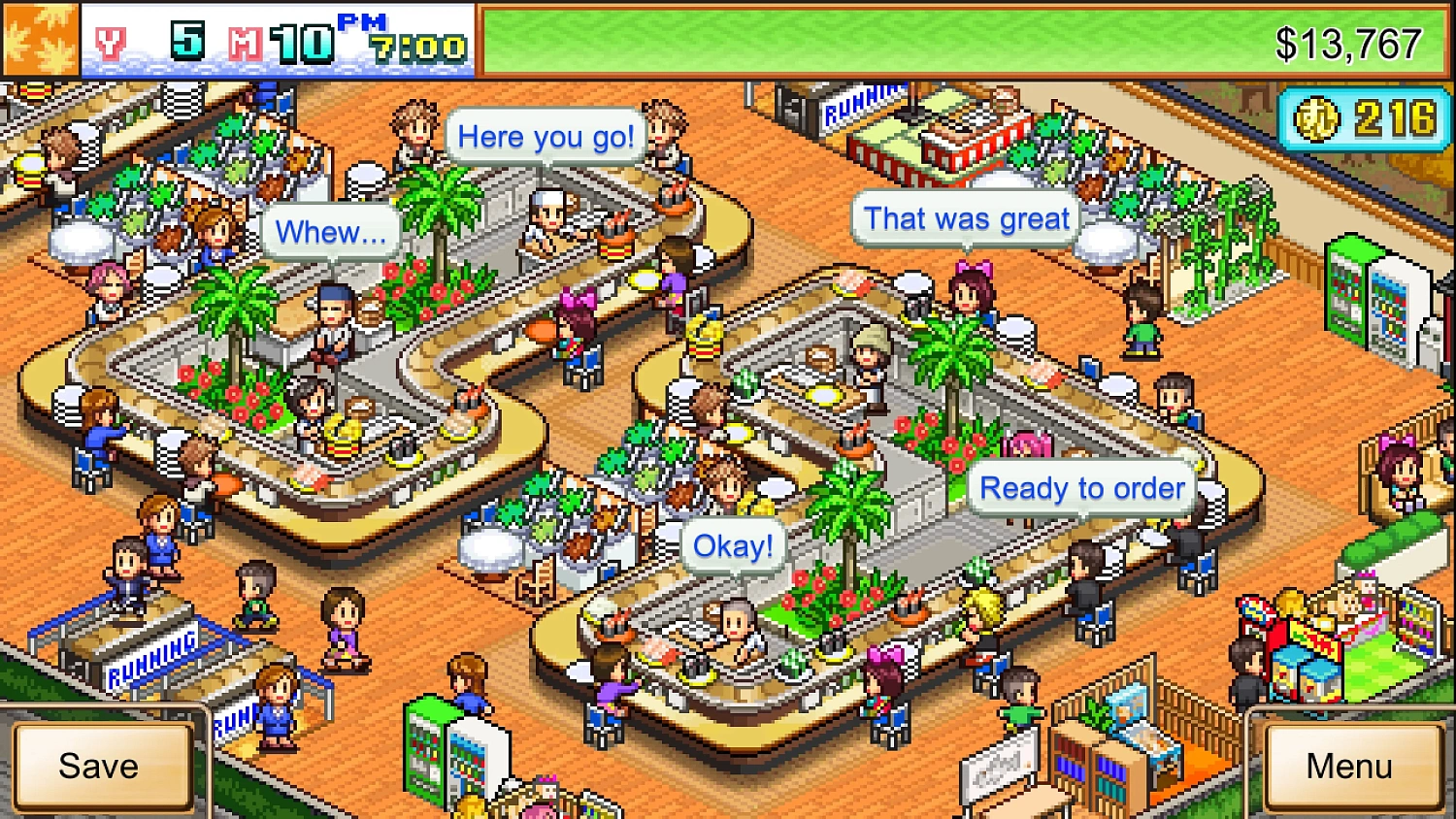The height and width of the screenshot is (819, 1456).
Task: Expand the 'That was great' speech bubble
Action: click(964, 218)
